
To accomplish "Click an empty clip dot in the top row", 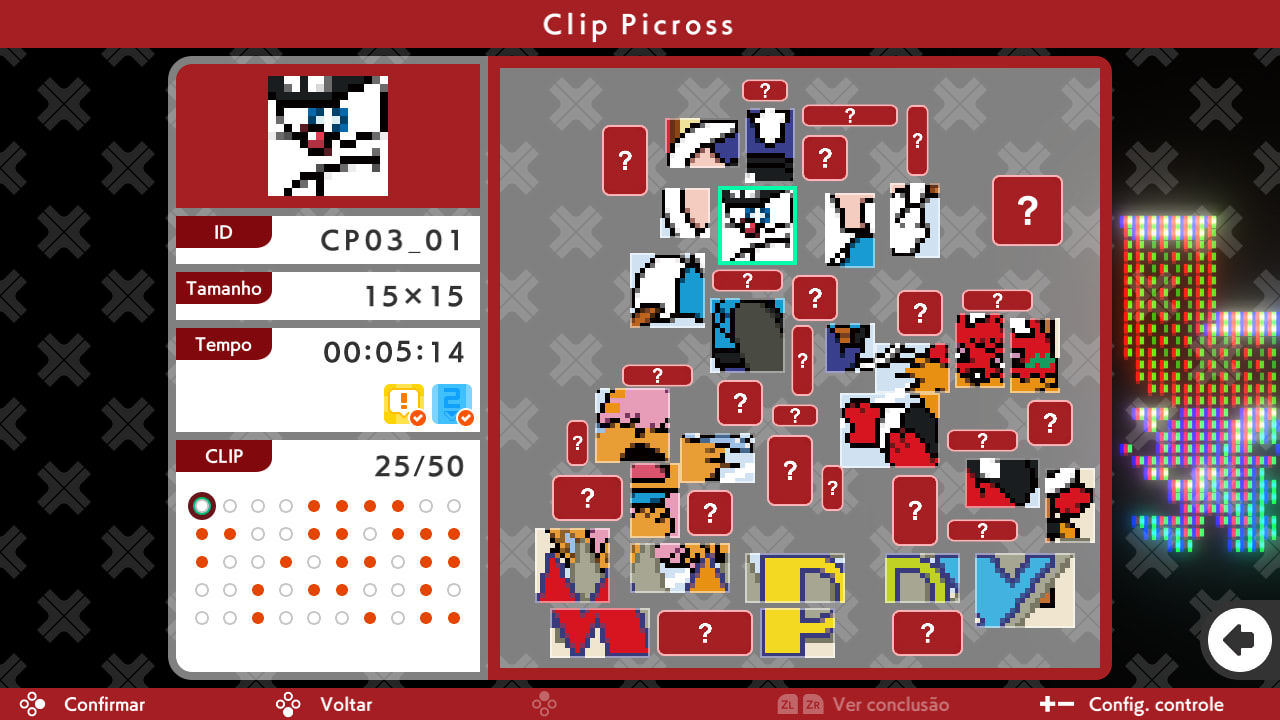I will coord(230,506).
